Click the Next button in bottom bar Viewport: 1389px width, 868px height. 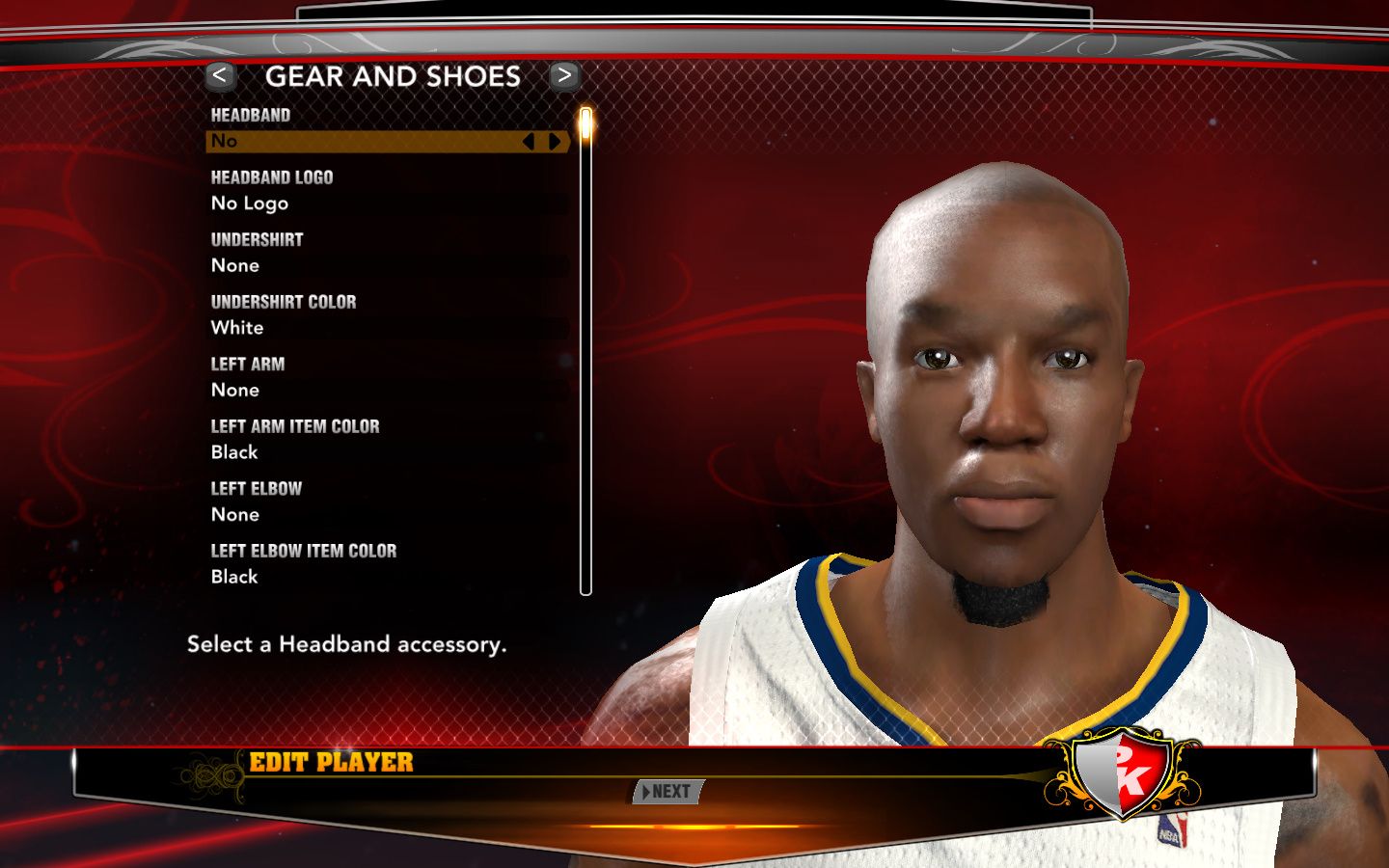click(x=667, y=792)
